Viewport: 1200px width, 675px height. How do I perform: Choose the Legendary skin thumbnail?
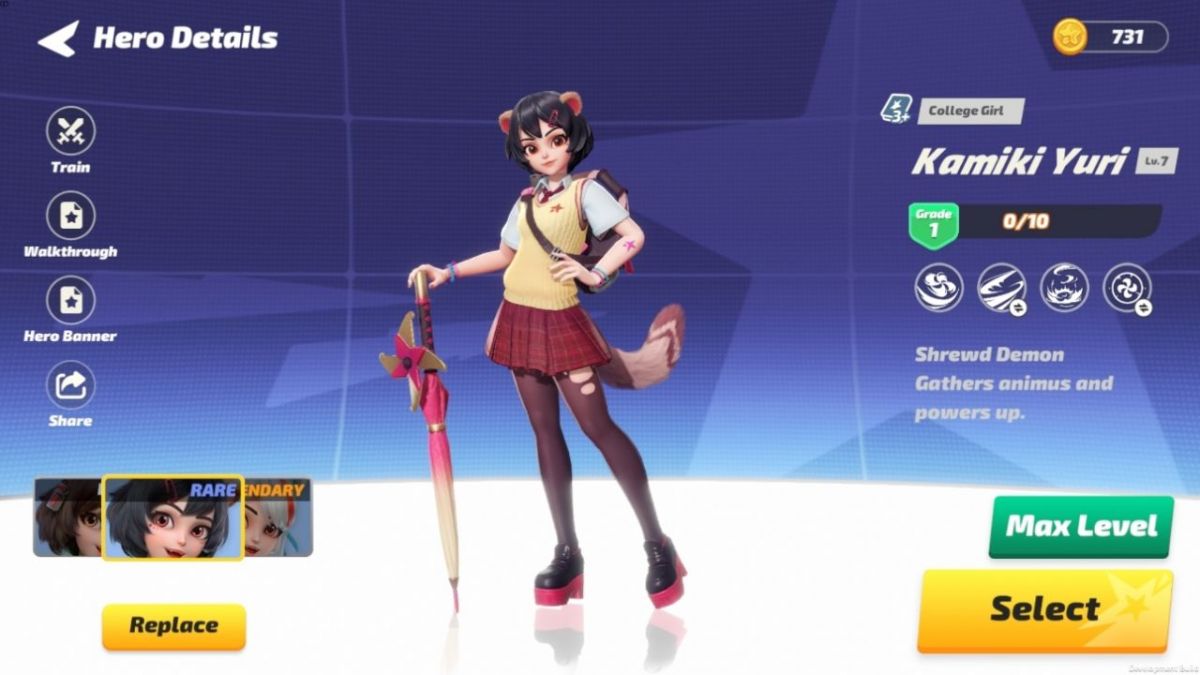280,517
